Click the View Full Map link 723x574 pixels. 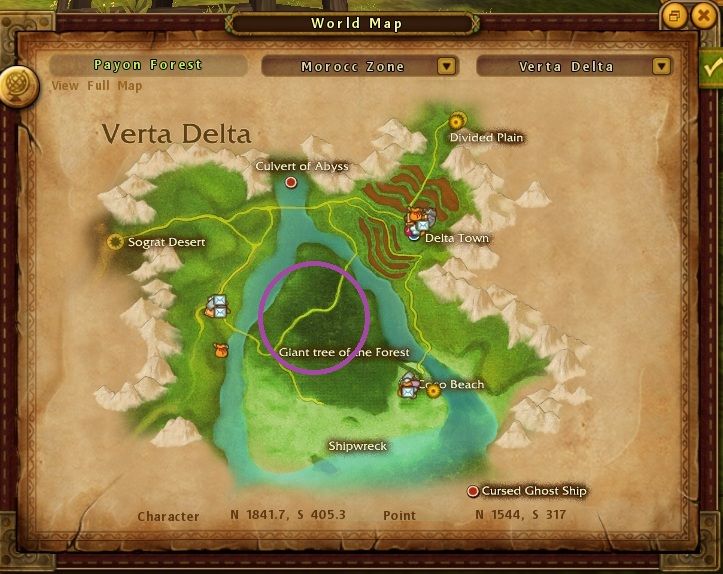click(97, 86)
